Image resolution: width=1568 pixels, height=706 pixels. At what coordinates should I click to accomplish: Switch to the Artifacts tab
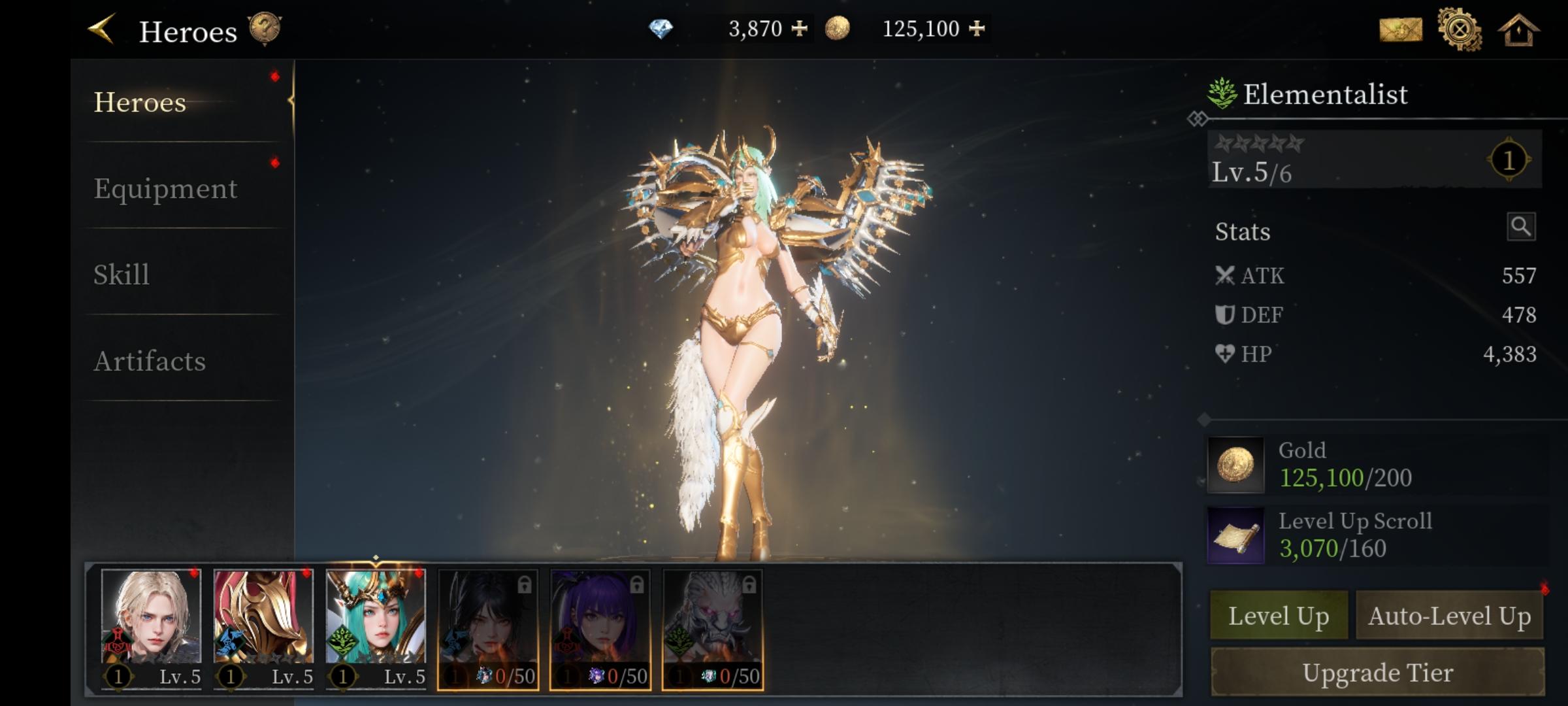click(150, 361)
